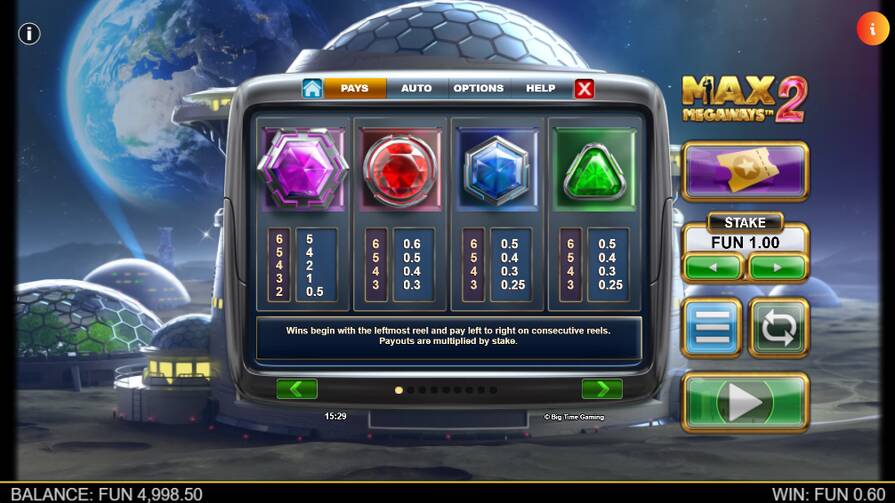
Task: Activate the autoplay loop button
Action: (778, 327)
